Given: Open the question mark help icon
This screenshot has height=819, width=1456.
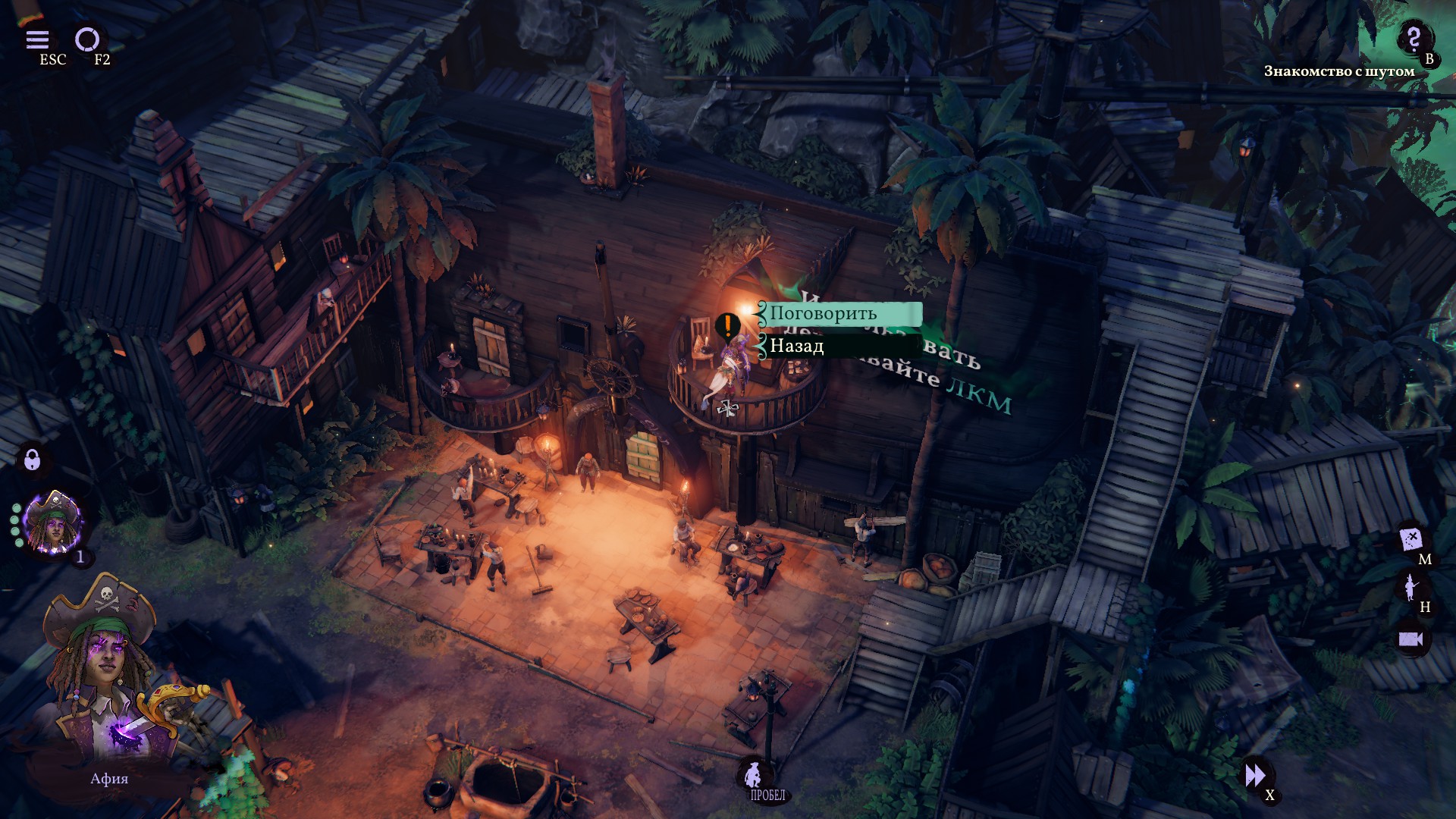Looking at the screenshot, I should click(1413, 38).
